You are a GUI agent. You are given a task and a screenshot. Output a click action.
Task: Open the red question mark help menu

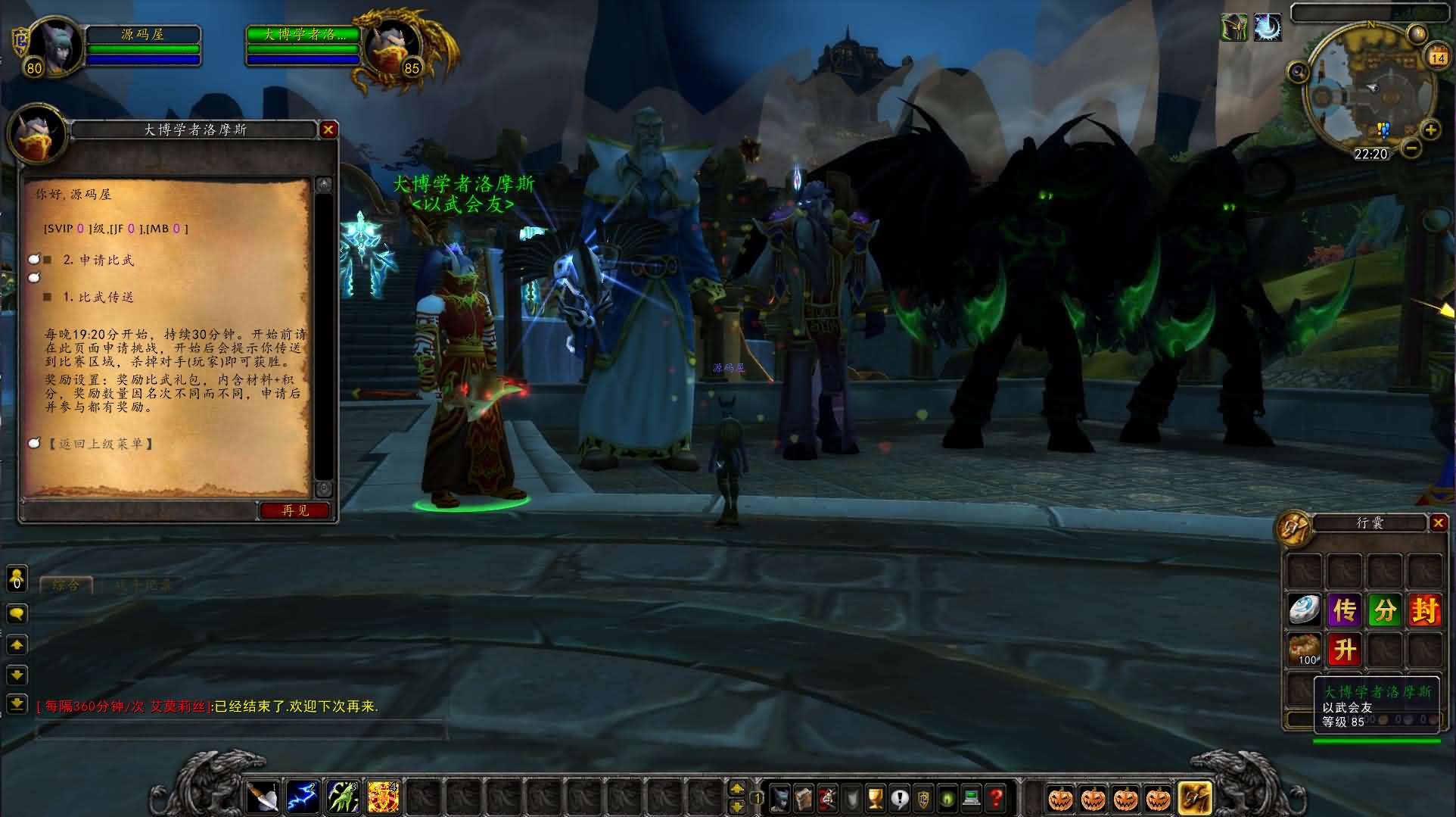996,798
